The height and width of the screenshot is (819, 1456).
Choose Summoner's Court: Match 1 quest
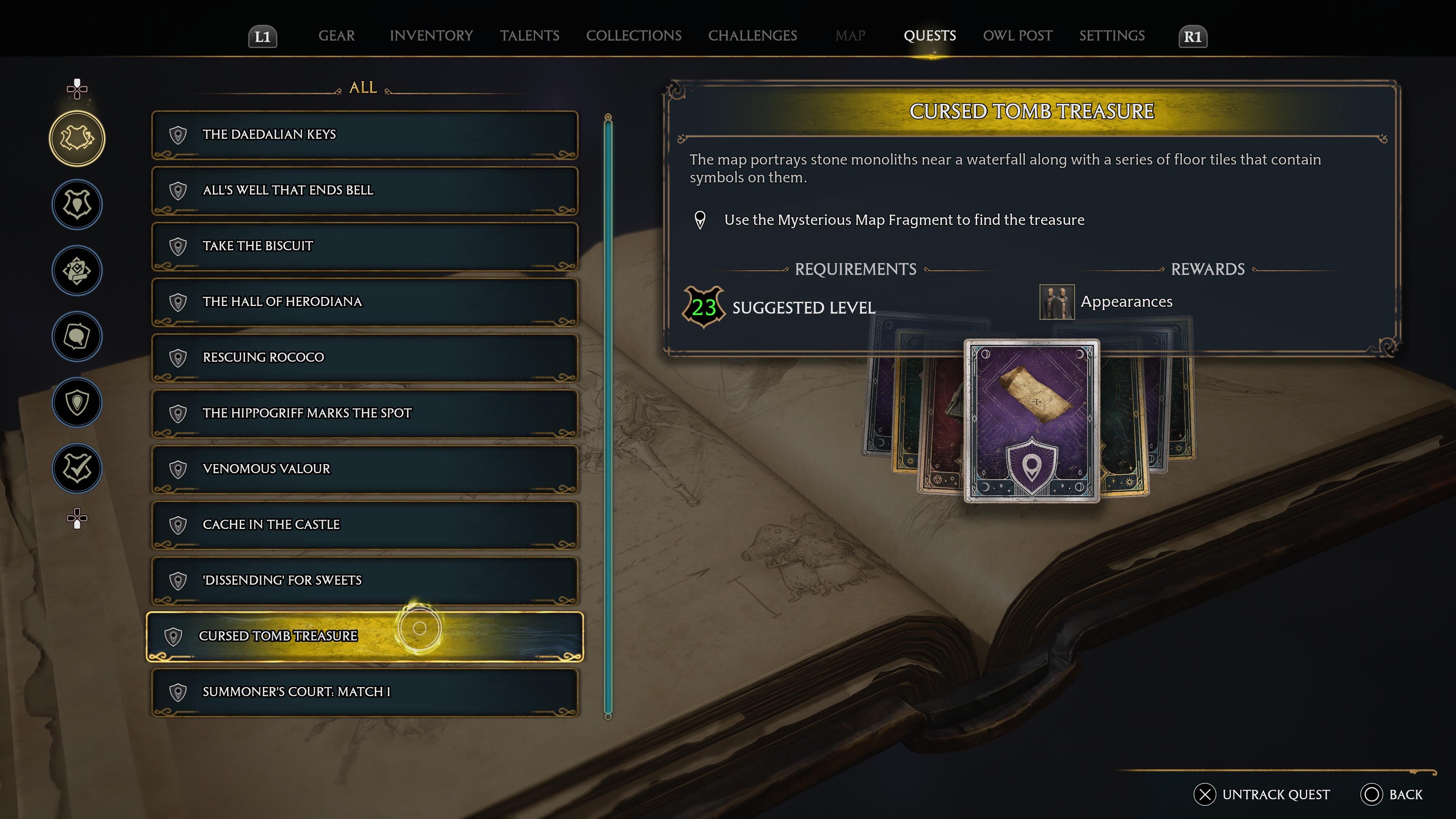pos(364,692)
